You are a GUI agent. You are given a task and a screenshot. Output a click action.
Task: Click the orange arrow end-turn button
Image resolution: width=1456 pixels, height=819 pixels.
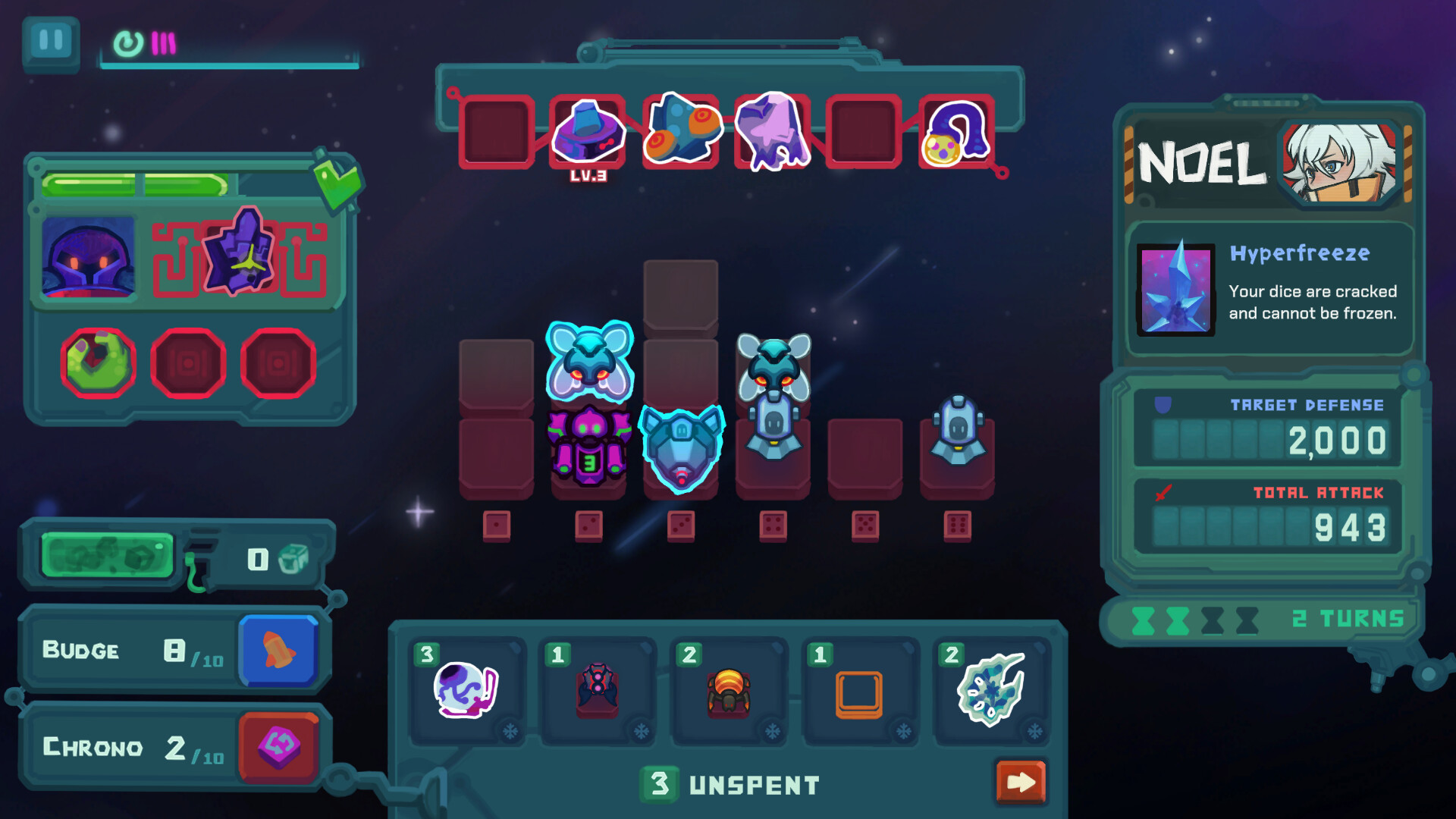1021,782
